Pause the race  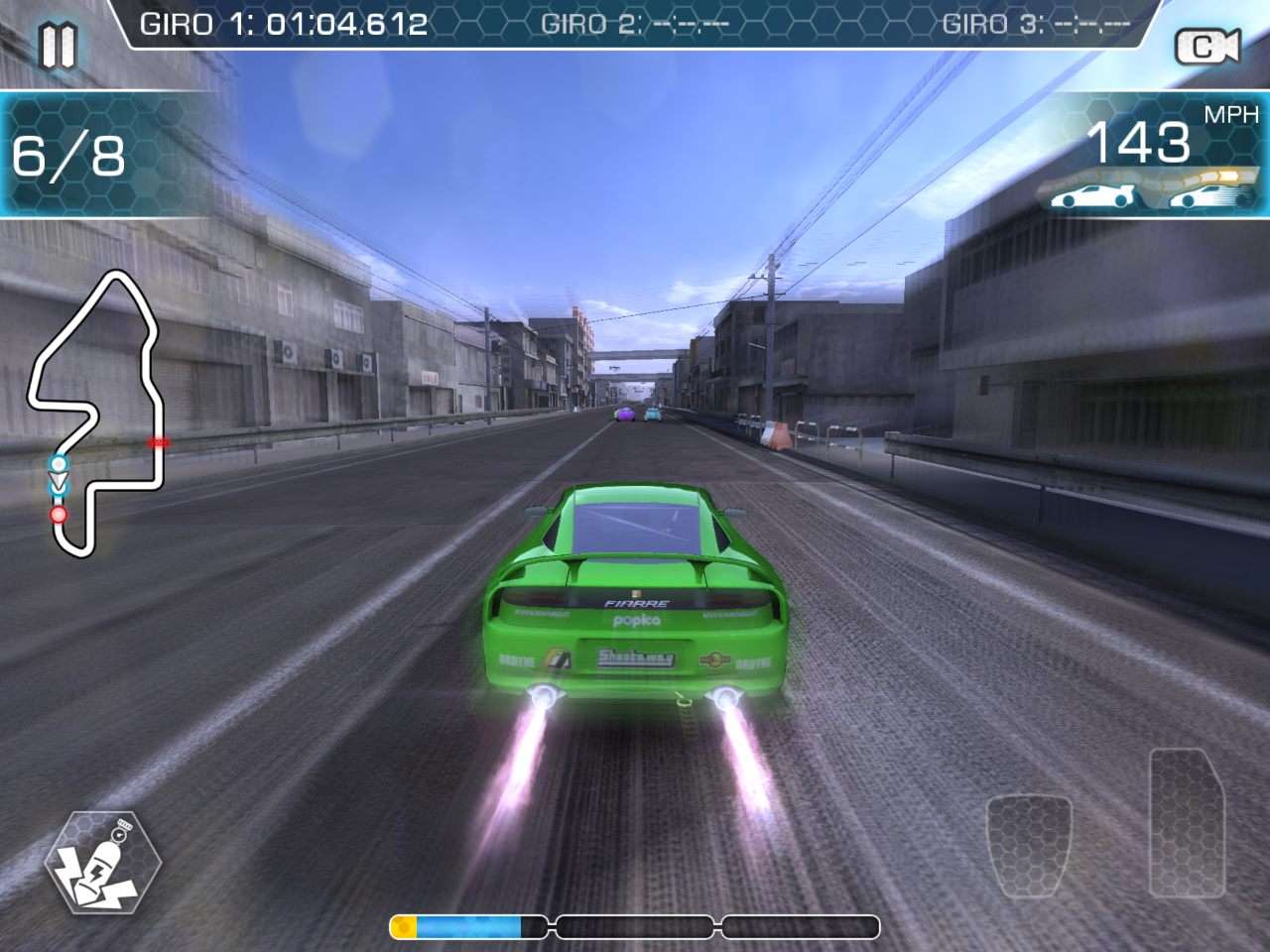coord(58,45)
